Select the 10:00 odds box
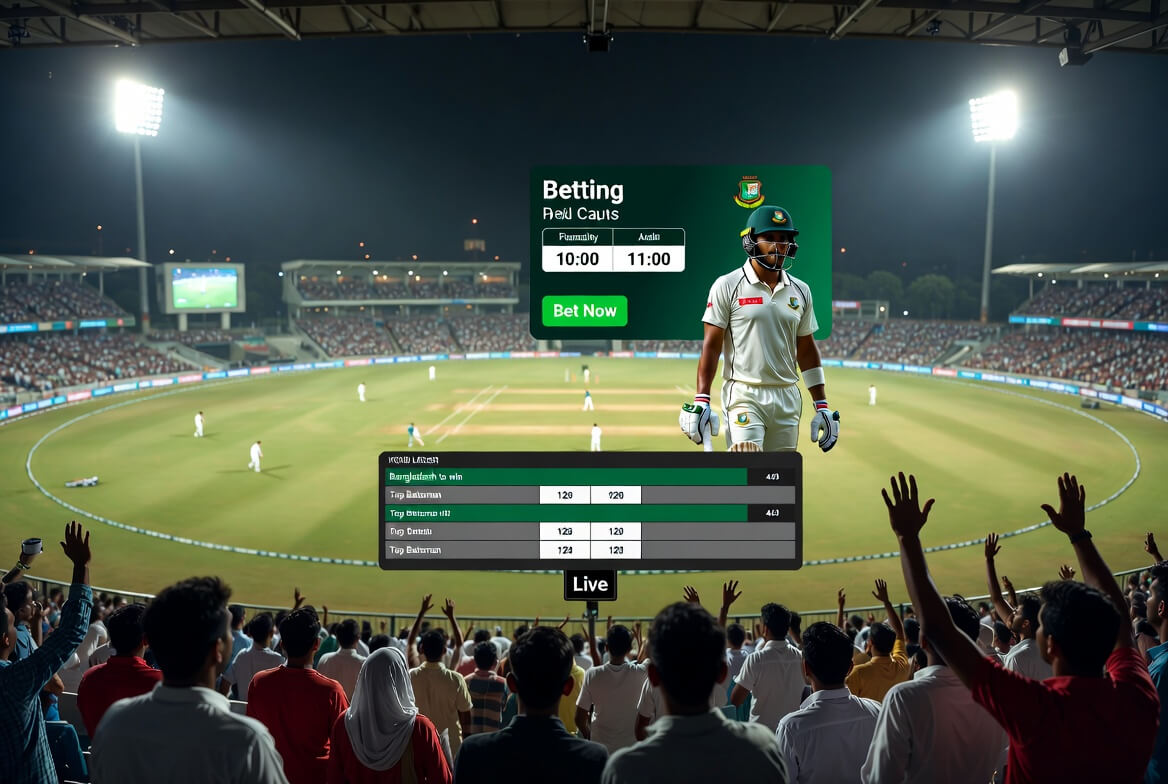Screen dimensions: 1168x784 click(577, 259)
